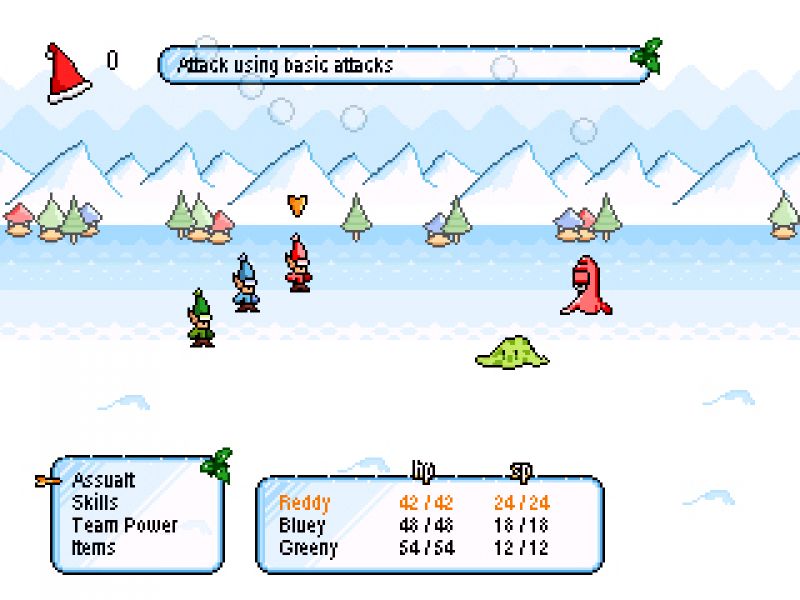Open the Skills menu
The image size is (800, 600).
[x=95, y=503]
